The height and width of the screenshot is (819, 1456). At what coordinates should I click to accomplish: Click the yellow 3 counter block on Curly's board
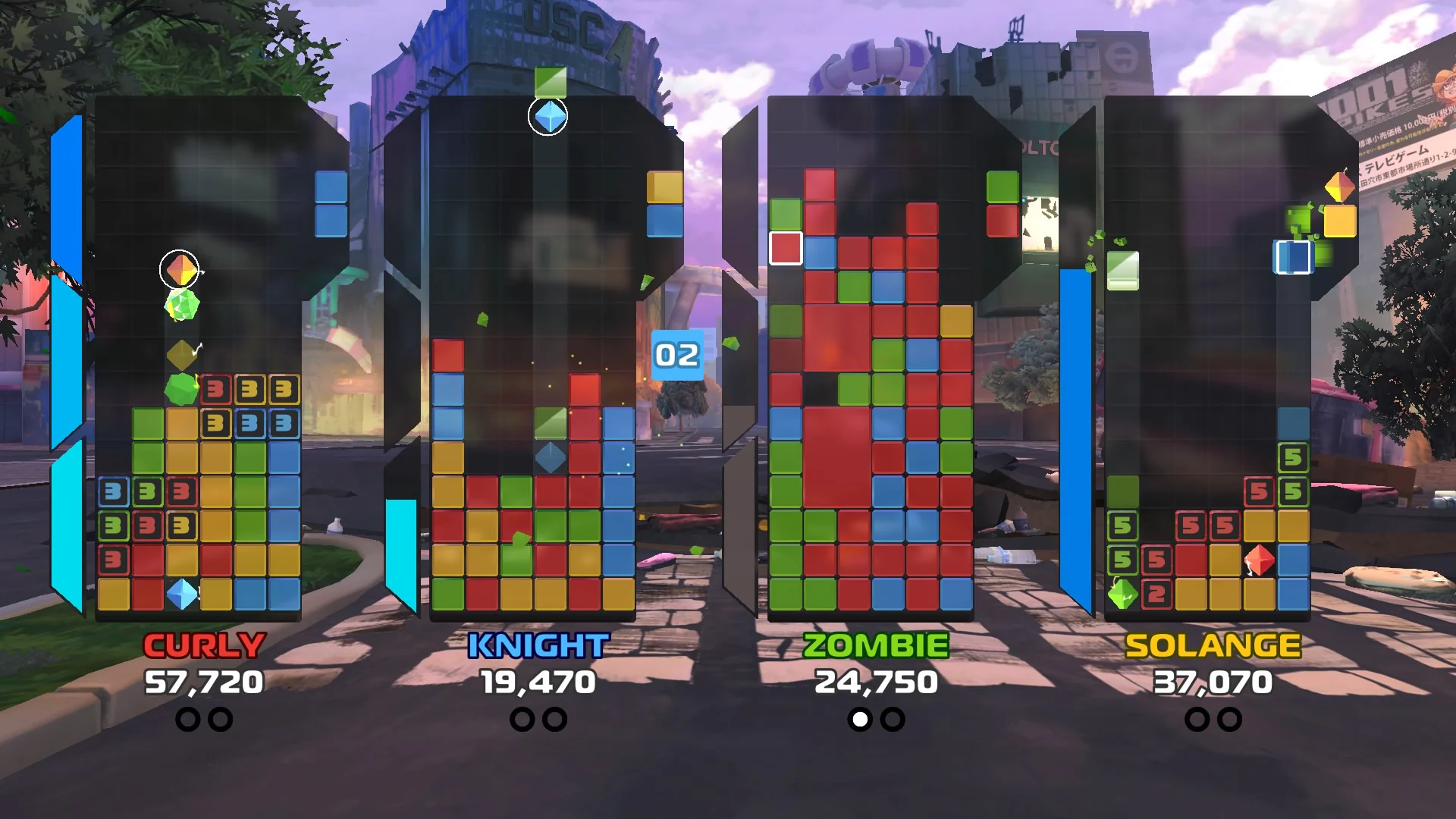[250, 388]
